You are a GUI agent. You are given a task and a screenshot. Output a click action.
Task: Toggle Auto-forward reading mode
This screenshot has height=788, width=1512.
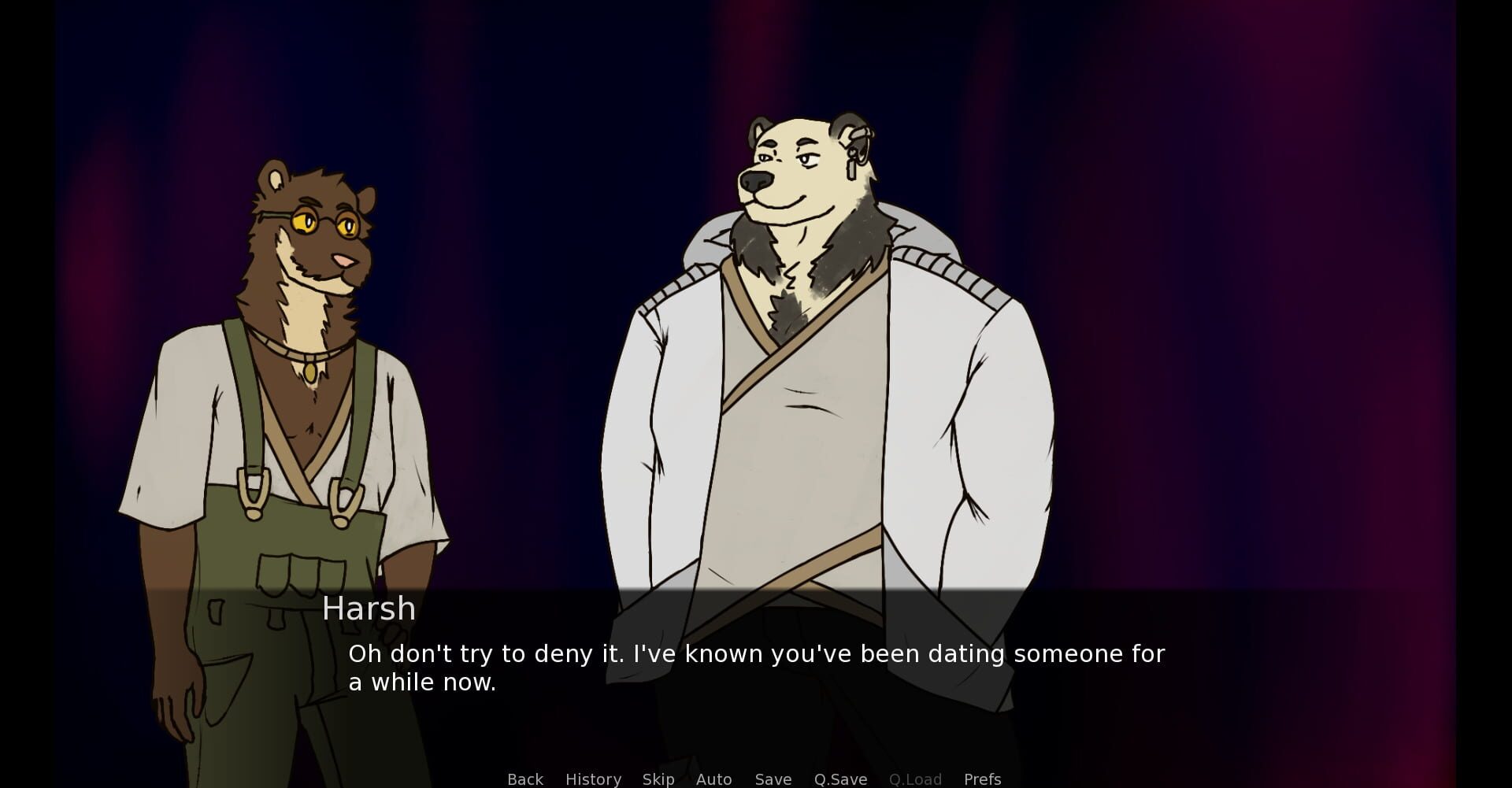pyautogui.click(x=713, y=779)
